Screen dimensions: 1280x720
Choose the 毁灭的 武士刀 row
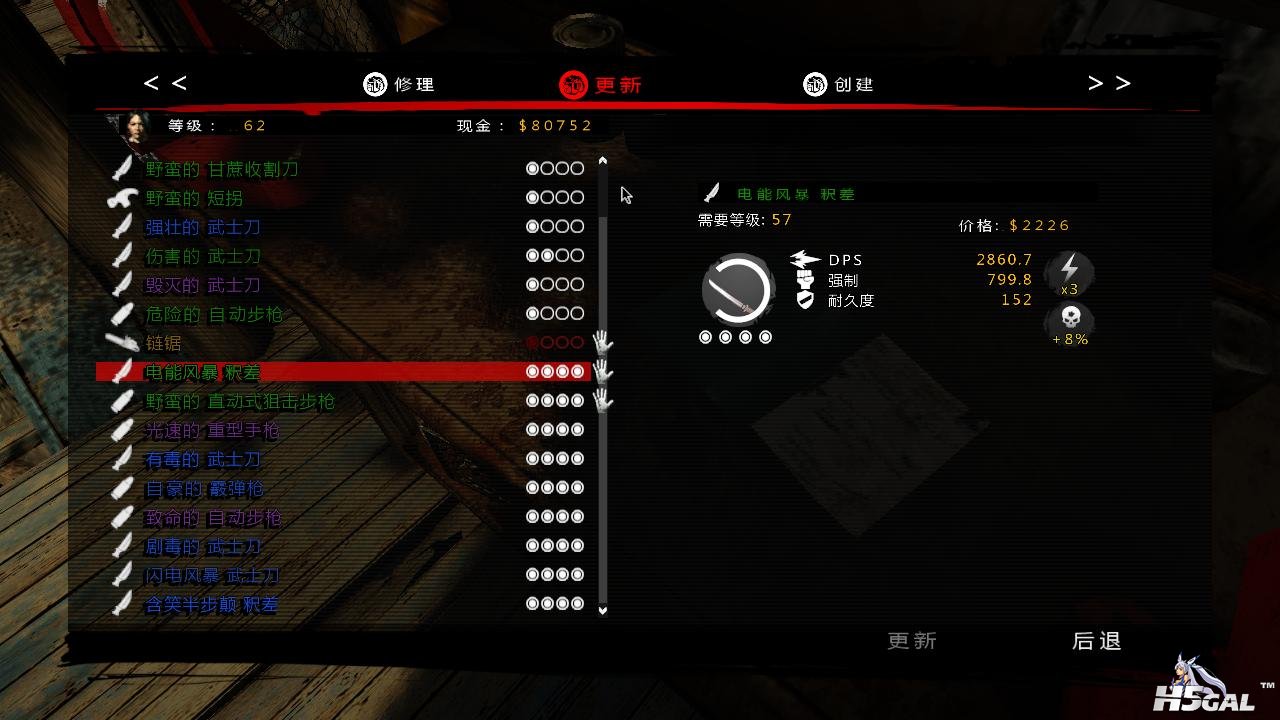pyautogui.click(x=203, y=285)
